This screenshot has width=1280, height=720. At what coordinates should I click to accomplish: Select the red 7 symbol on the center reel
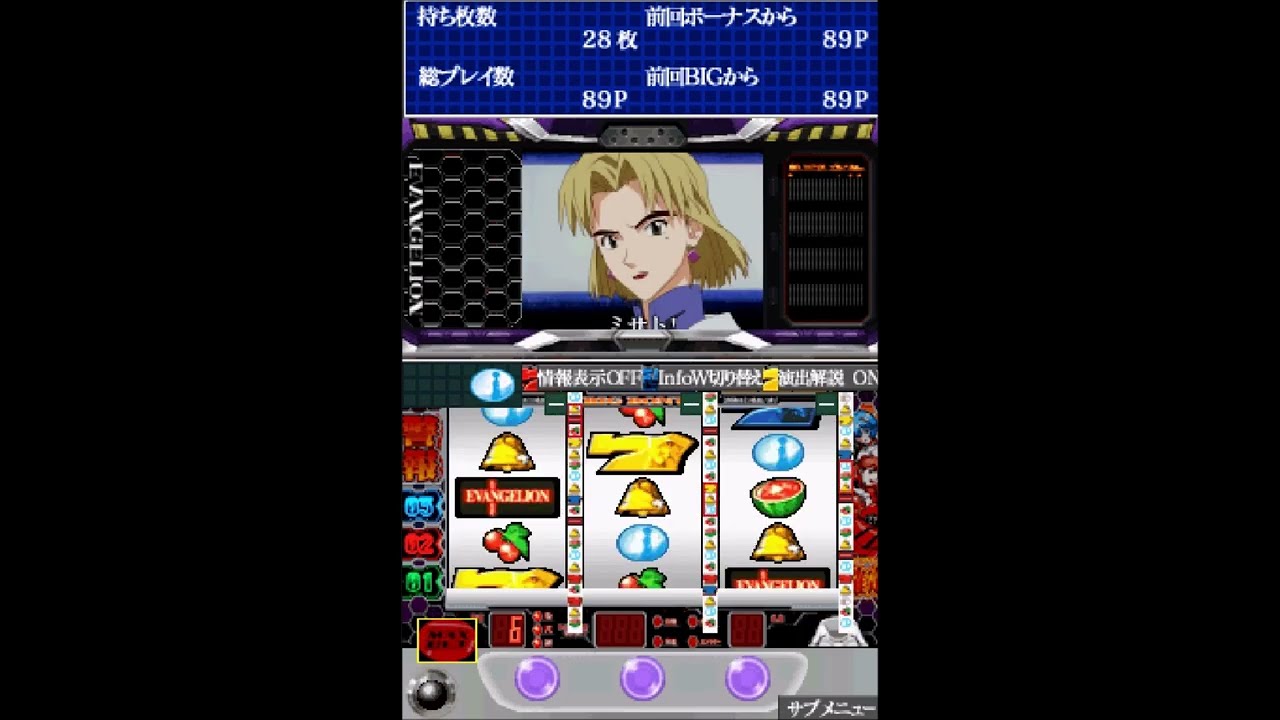640,450
